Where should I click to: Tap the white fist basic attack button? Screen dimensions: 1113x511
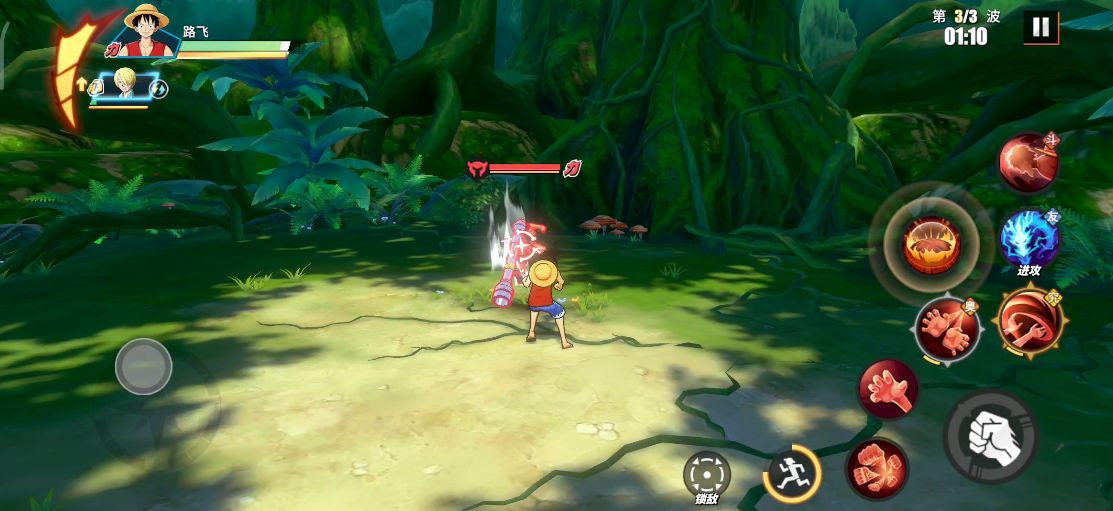pyautogui.click(x=990, y=437)
